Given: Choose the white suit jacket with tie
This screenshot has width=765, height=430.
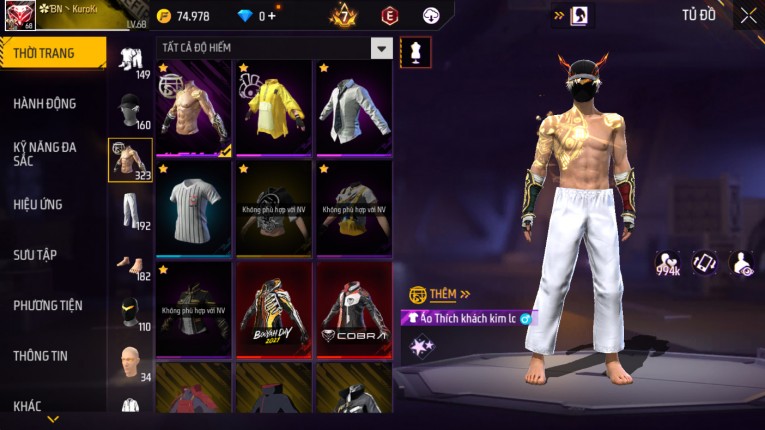Looking at the screenshot, I should coord(354,107).
